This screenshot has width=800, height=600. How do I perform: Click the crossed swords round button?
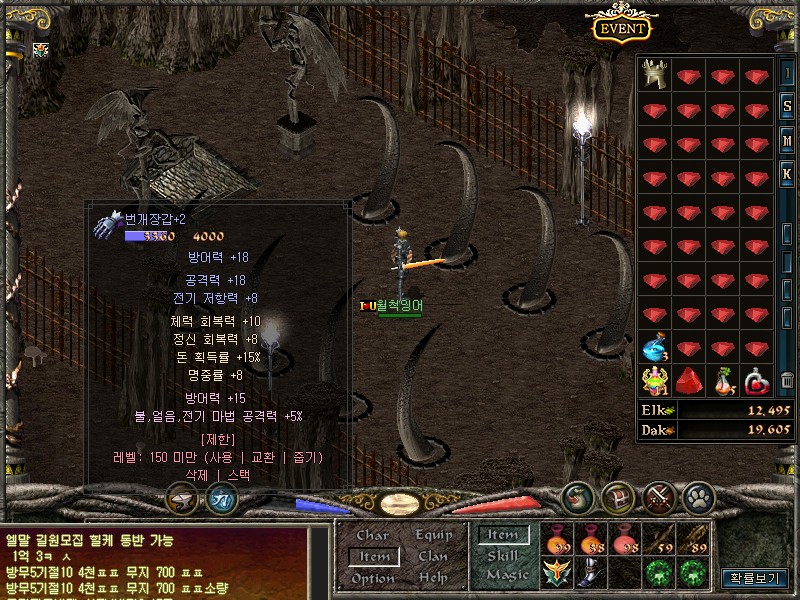tap(658, 497)
